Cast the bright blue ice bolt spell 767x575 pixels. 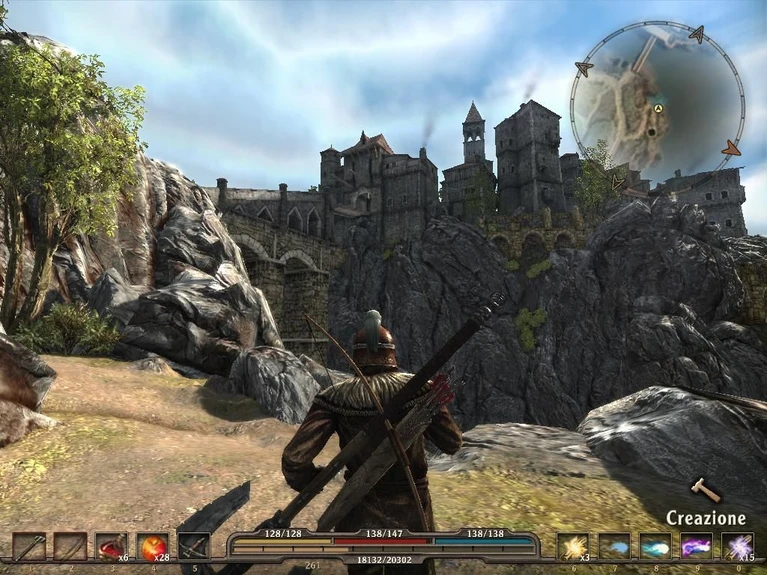656,546
